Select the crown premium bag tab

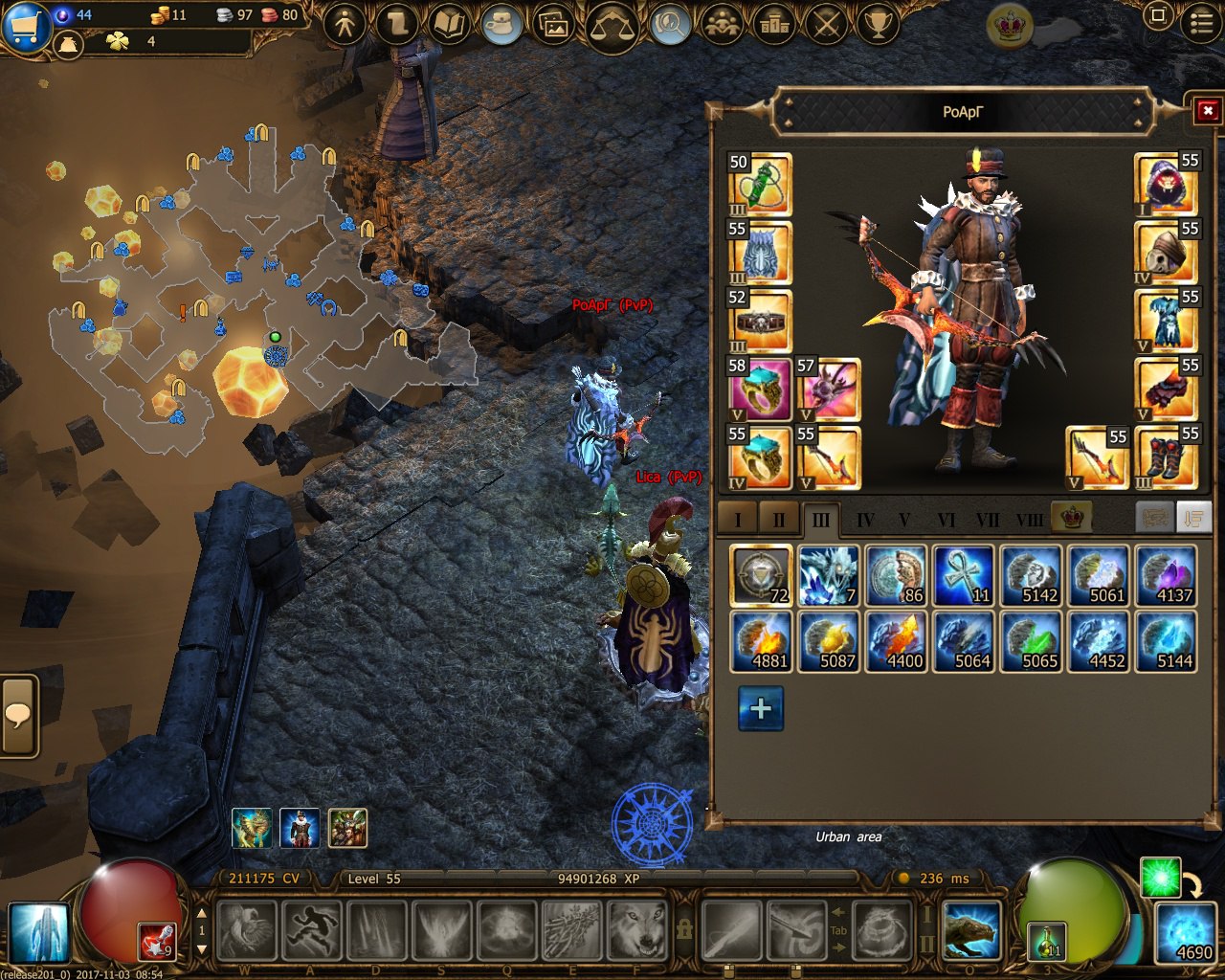[1071, 518]
